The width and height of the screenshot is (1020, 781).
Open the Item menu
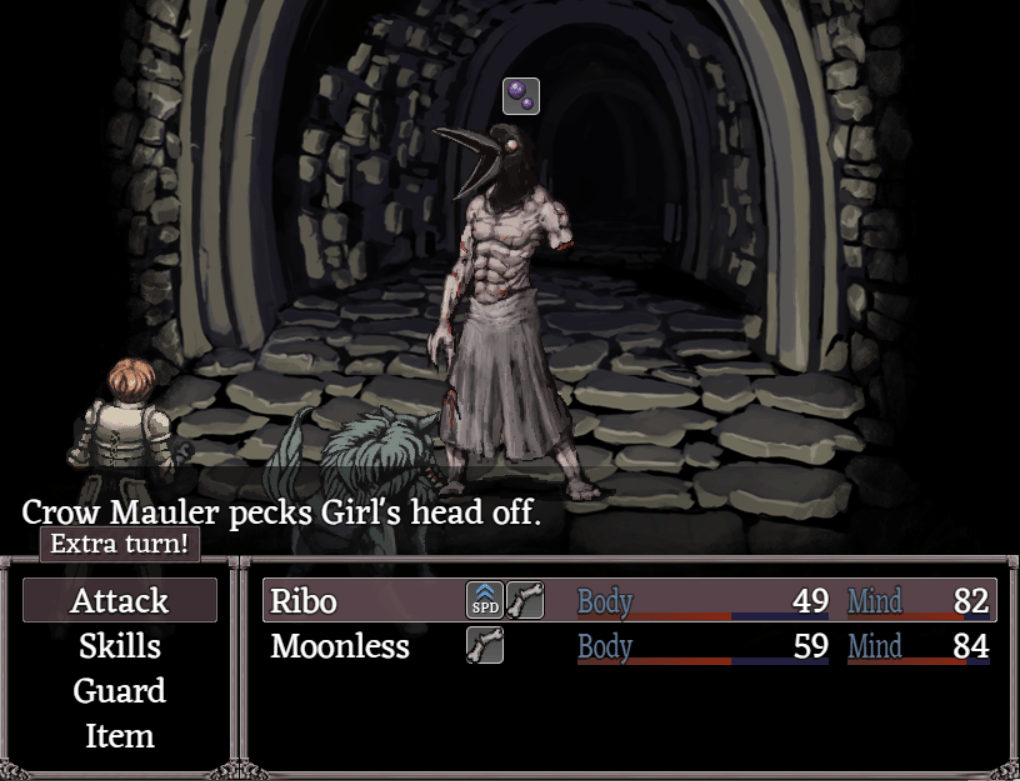tap(119, 736)
